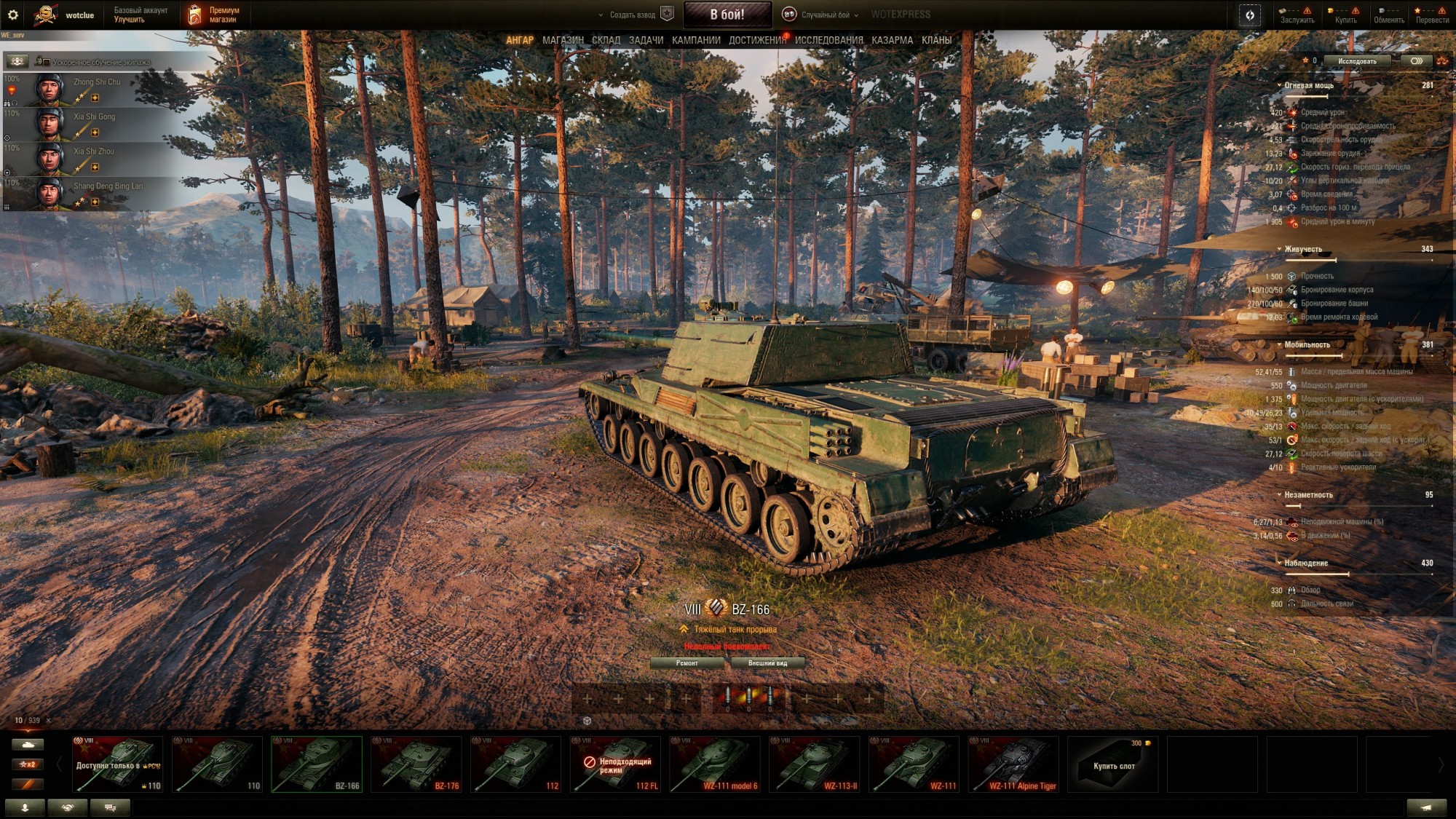Click "Создать взвод" to create platoon
This screenshot has width=1456, height=819.
632,15
